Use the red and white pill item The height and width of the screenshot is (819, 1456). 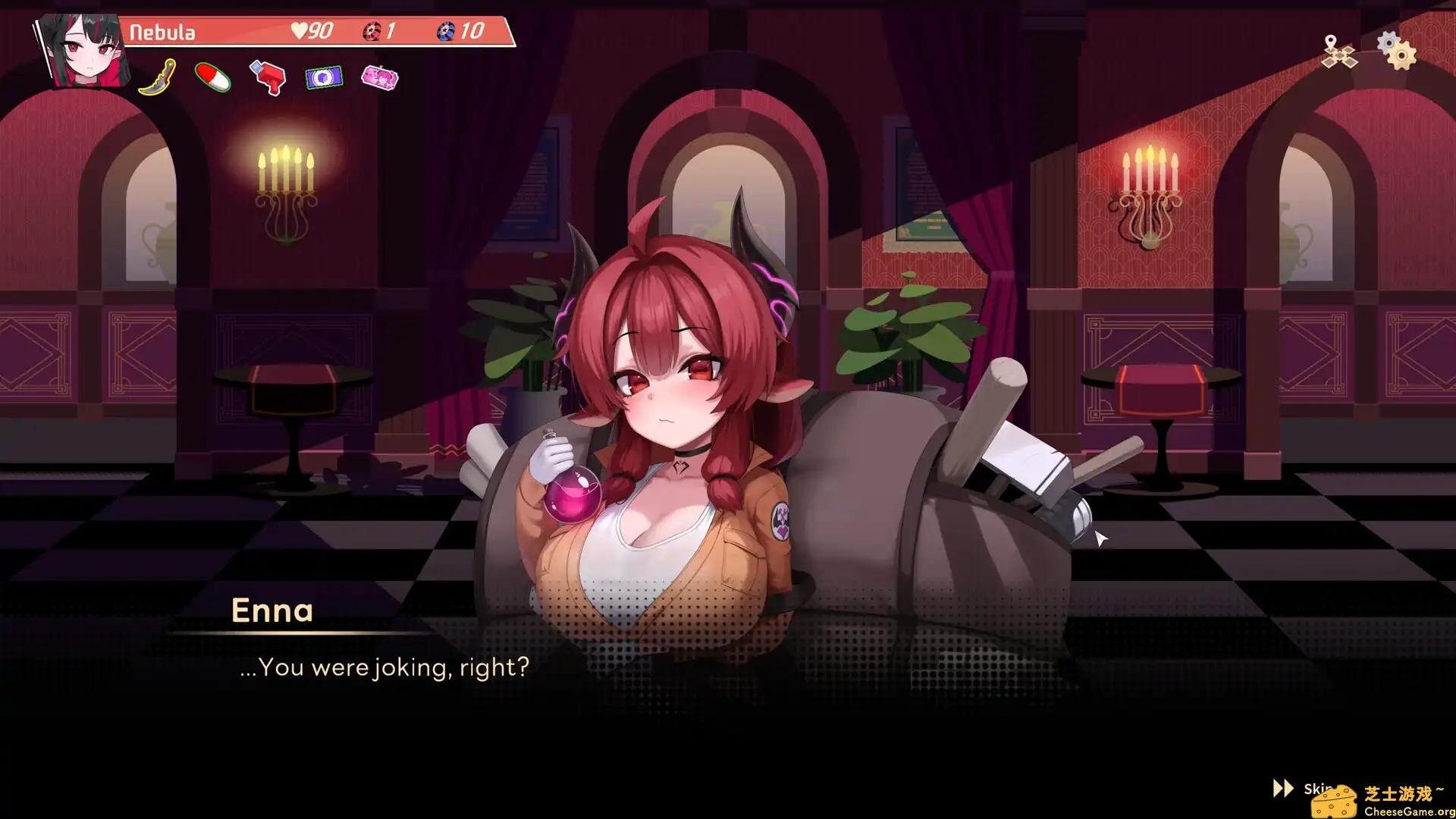[213, 77]
